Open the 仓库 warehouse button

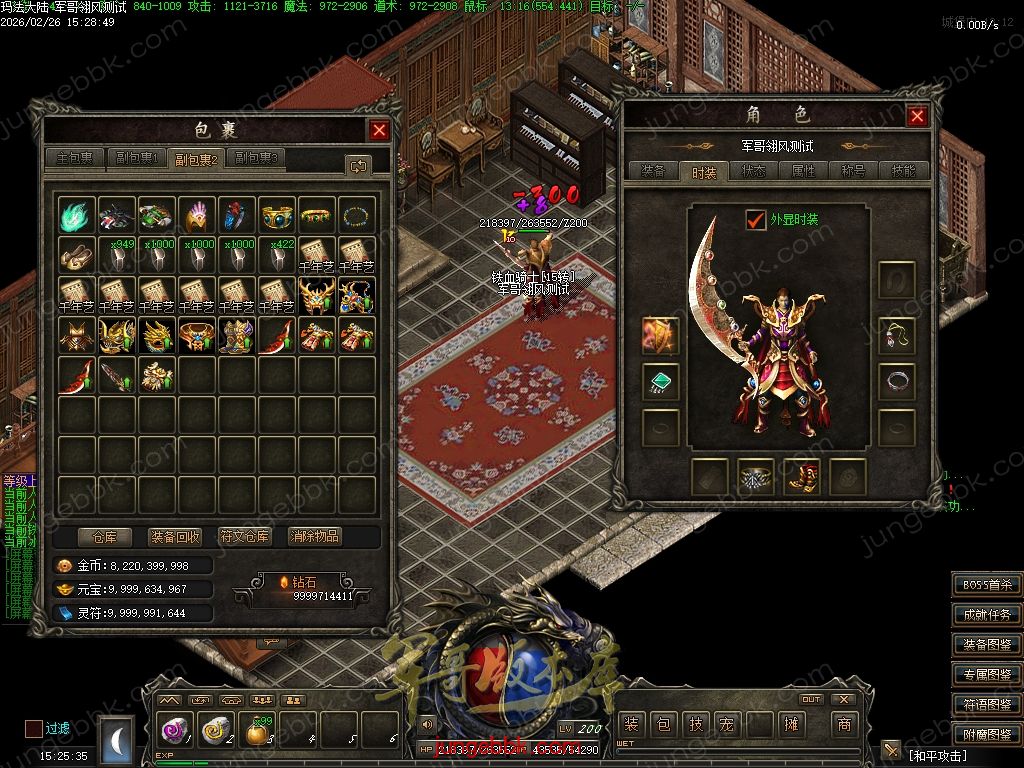[104, 536]
